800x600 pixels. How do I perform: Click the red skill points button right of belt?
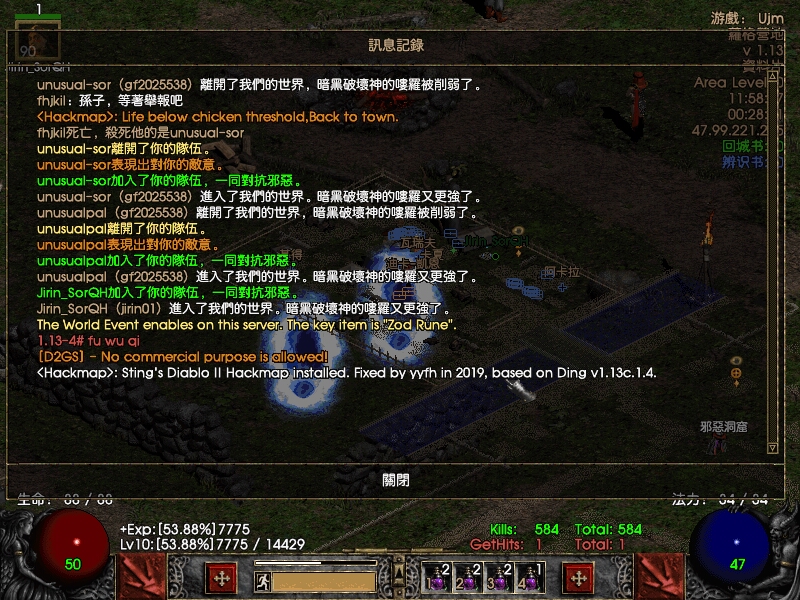pyautogui.click(x=578, y=577)
